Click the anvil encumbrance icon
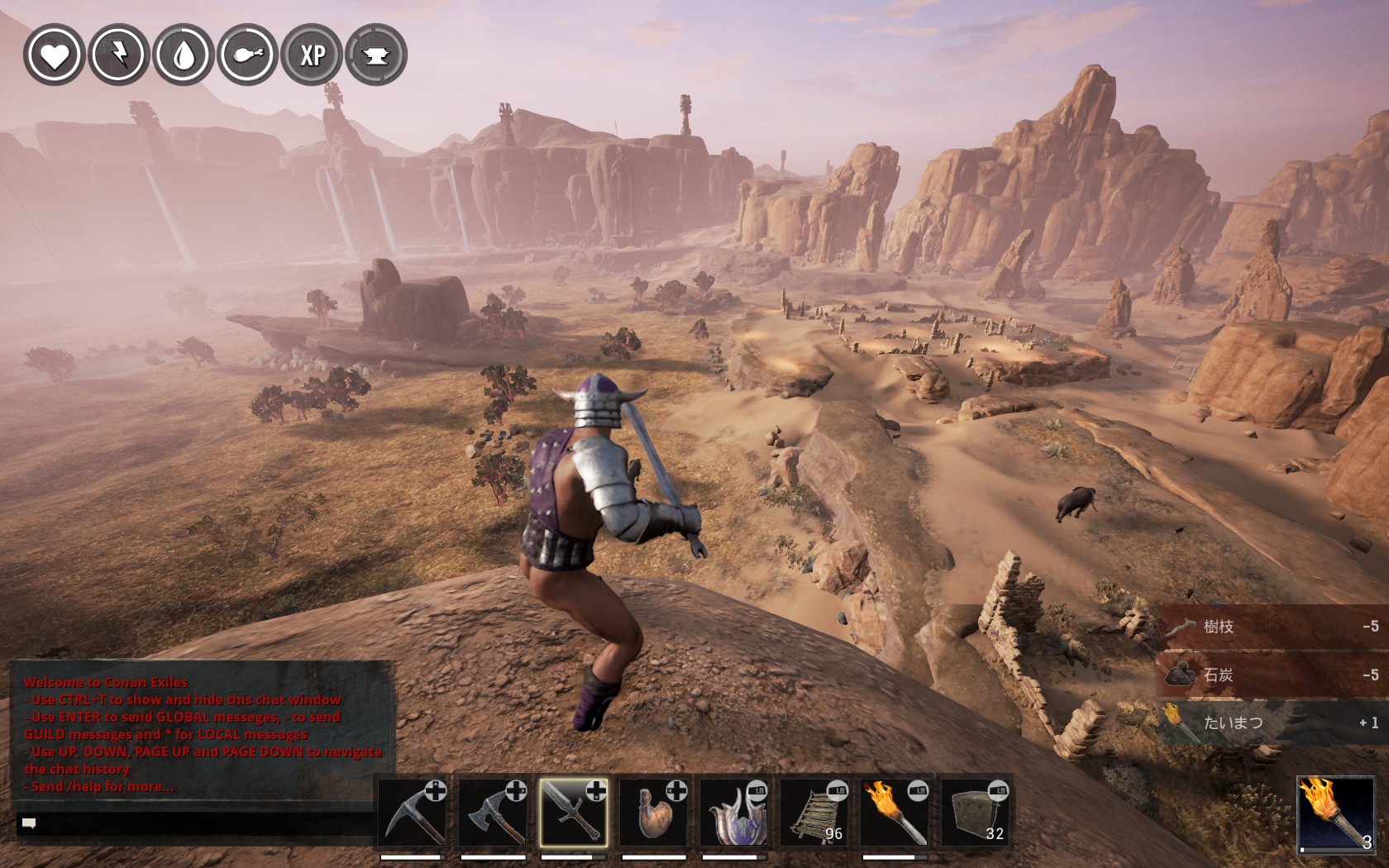 [x=376, y=55]
